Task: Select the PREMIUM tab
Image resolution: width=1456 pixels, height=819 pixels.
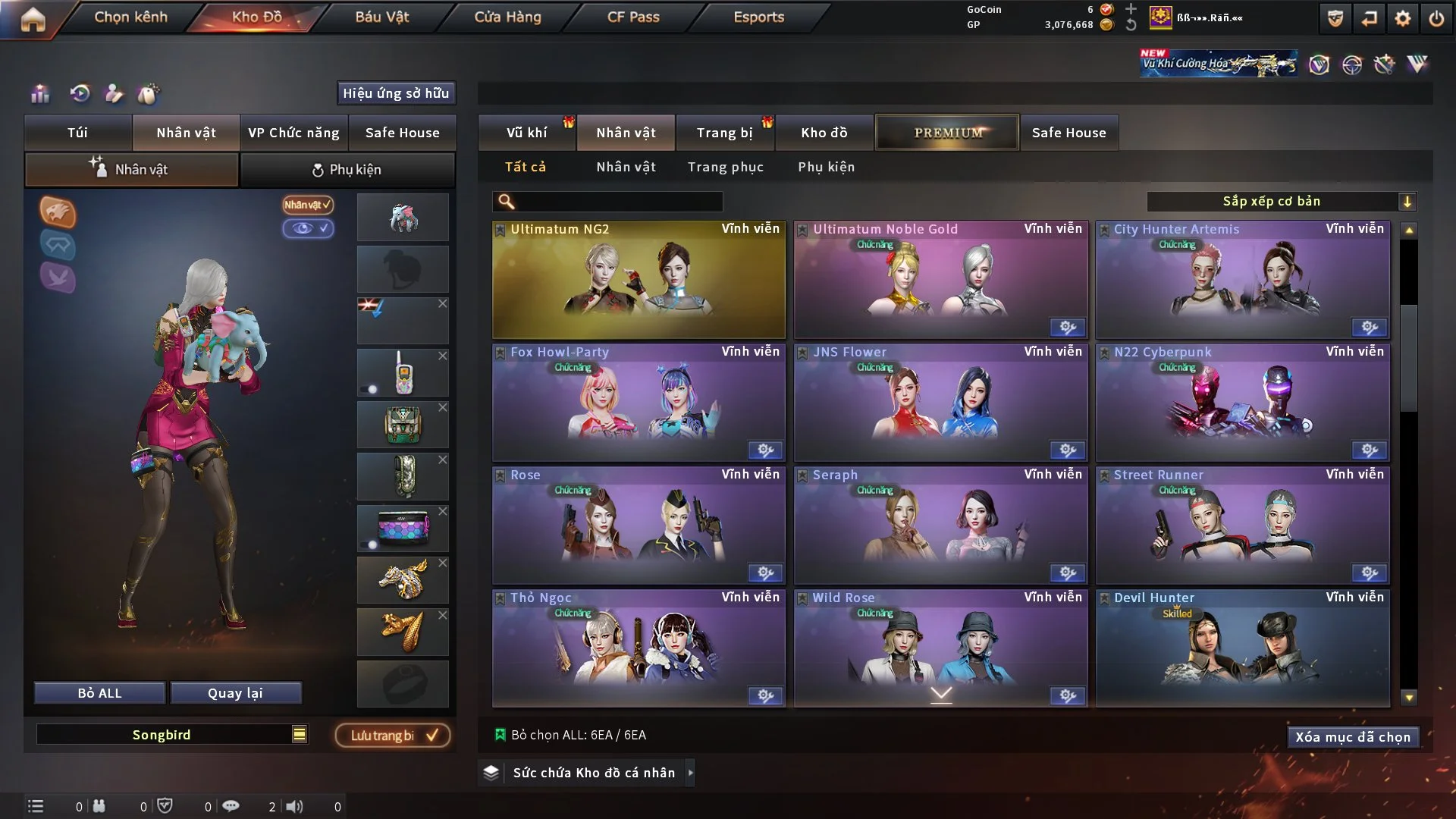Action: pyautogui.click(x=947, y=133)
